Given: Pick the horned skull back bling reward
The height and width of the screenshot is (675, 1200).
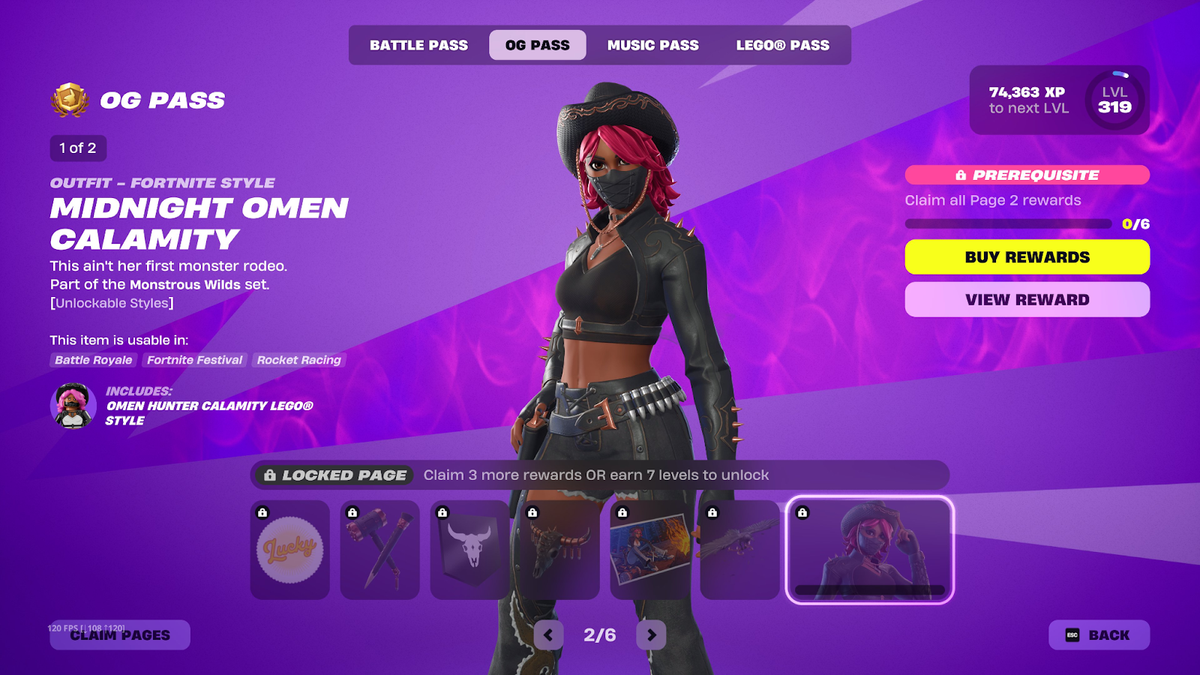Looking at the screenshot, I should tap(560, 550).
